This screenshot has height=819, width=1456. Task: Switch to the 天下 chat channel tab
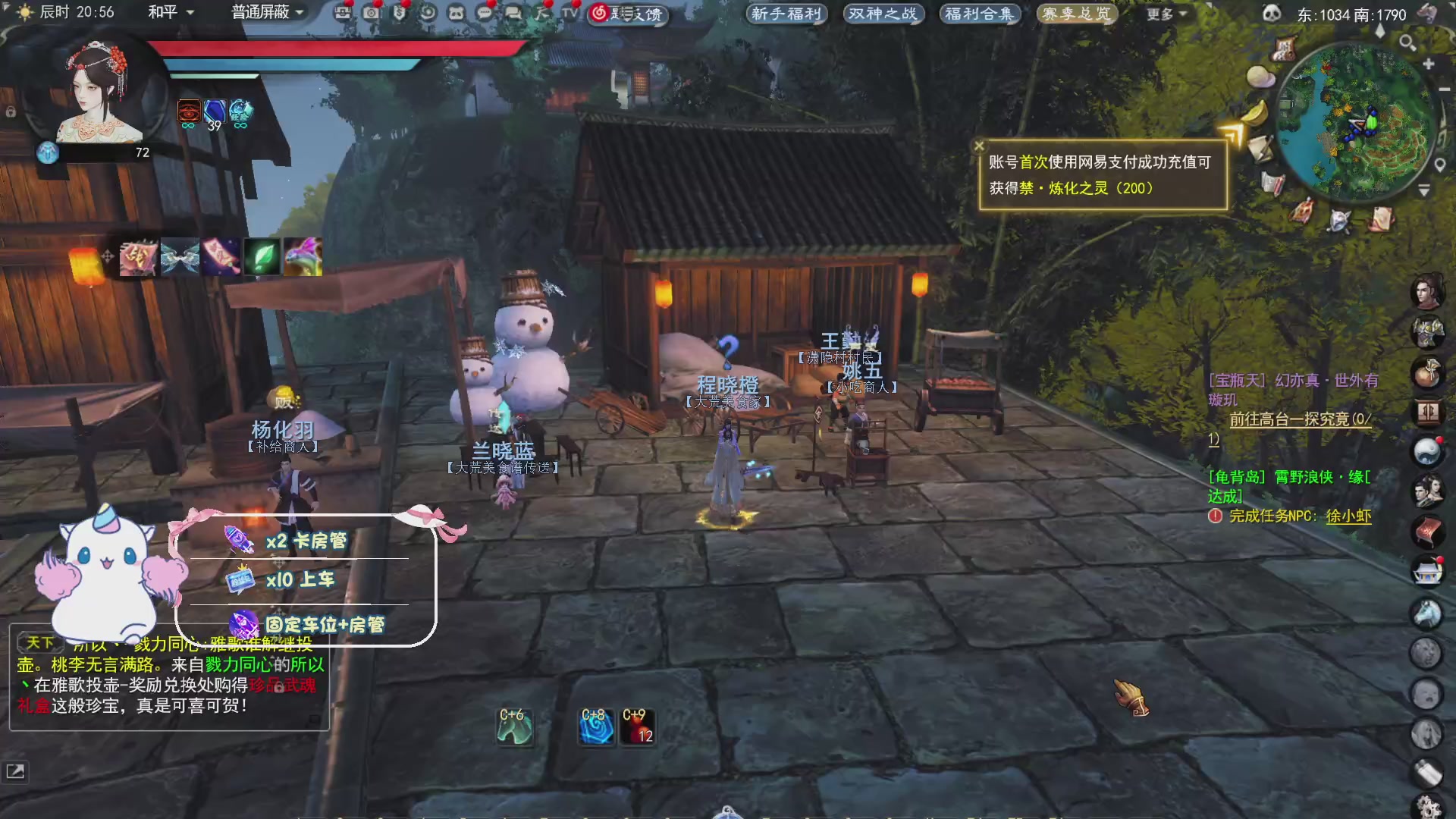tap(39, 642)
